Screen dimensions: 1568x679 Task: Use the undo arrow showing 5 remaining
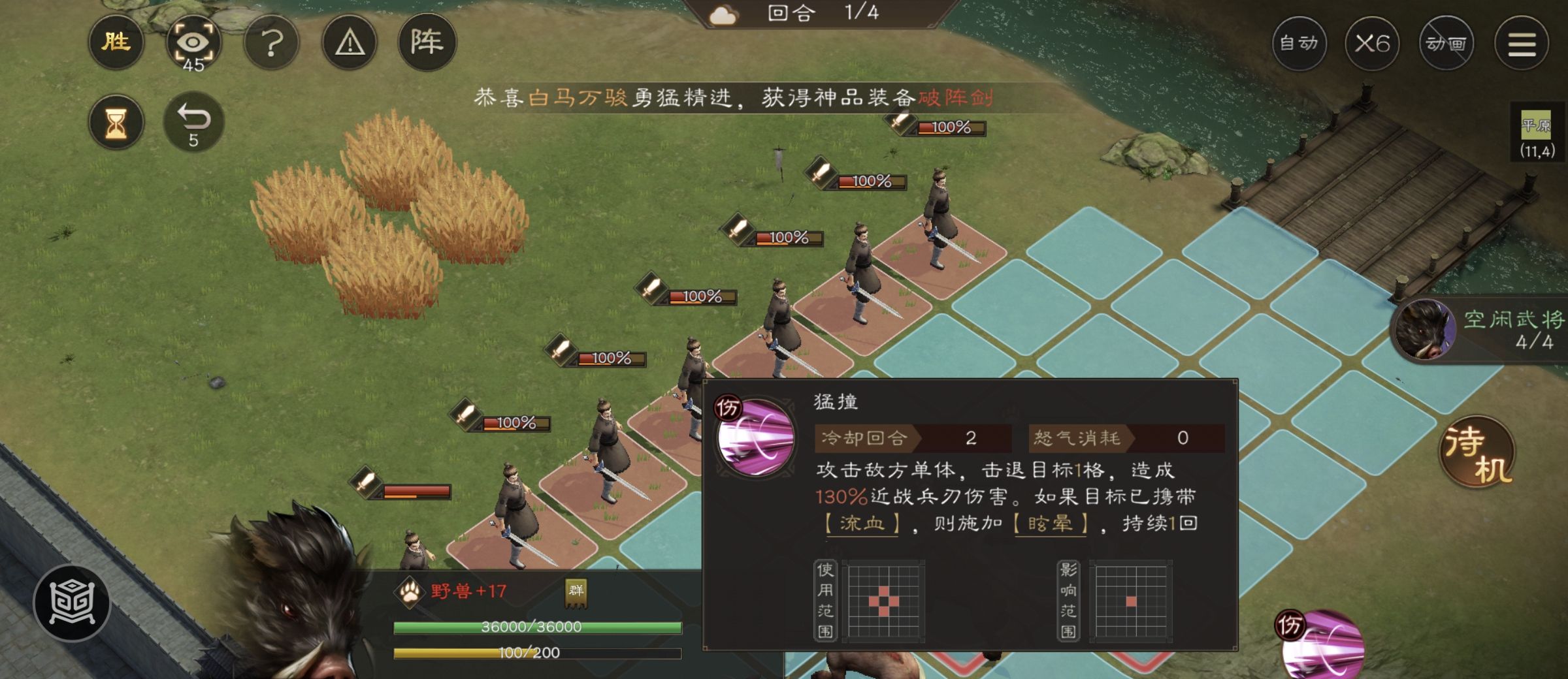tap(194, 121)
